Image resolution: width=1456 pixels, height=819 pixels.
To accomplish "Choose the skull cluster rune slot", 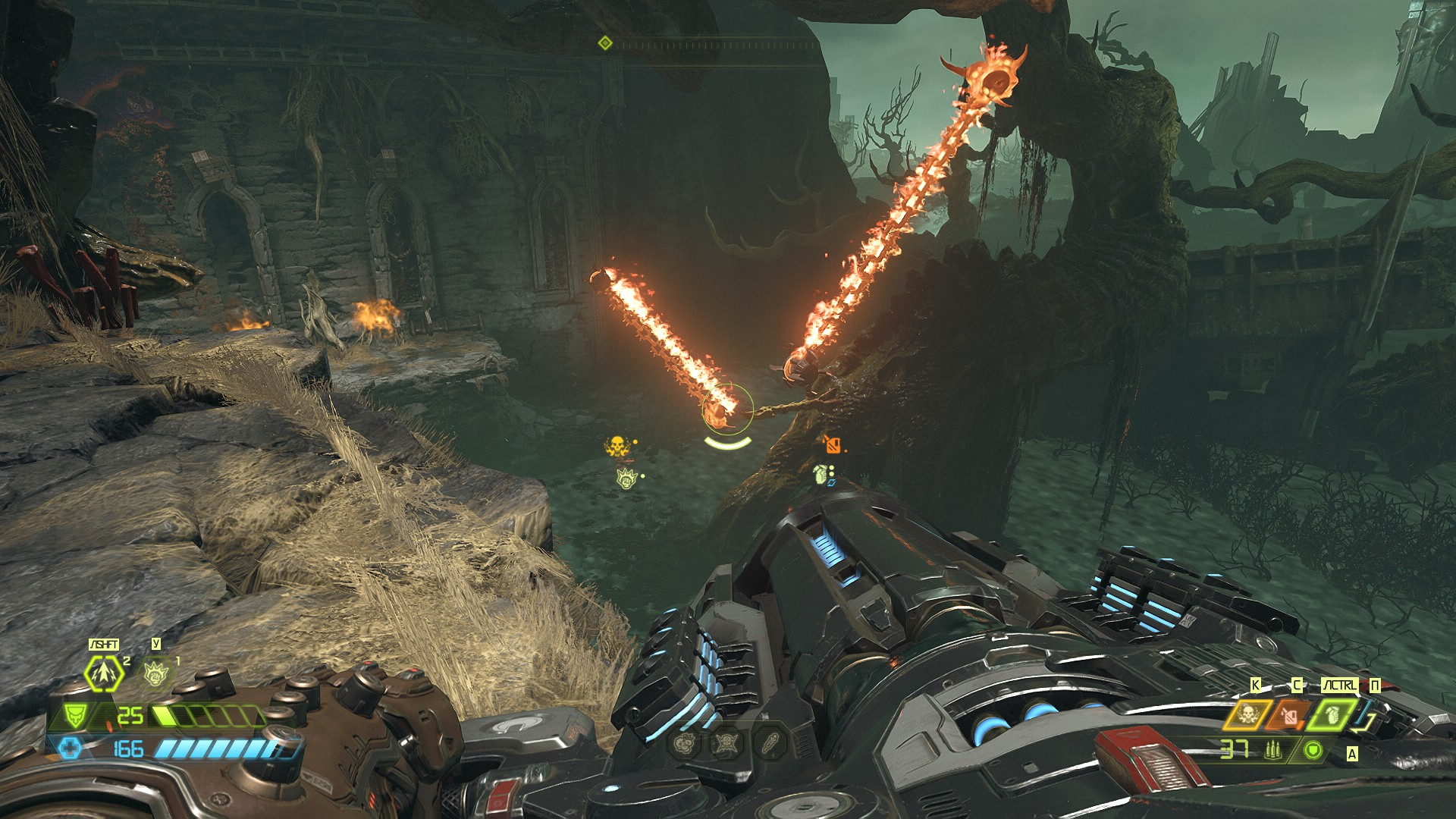I will pyautogui.click(x=684, y=744).
